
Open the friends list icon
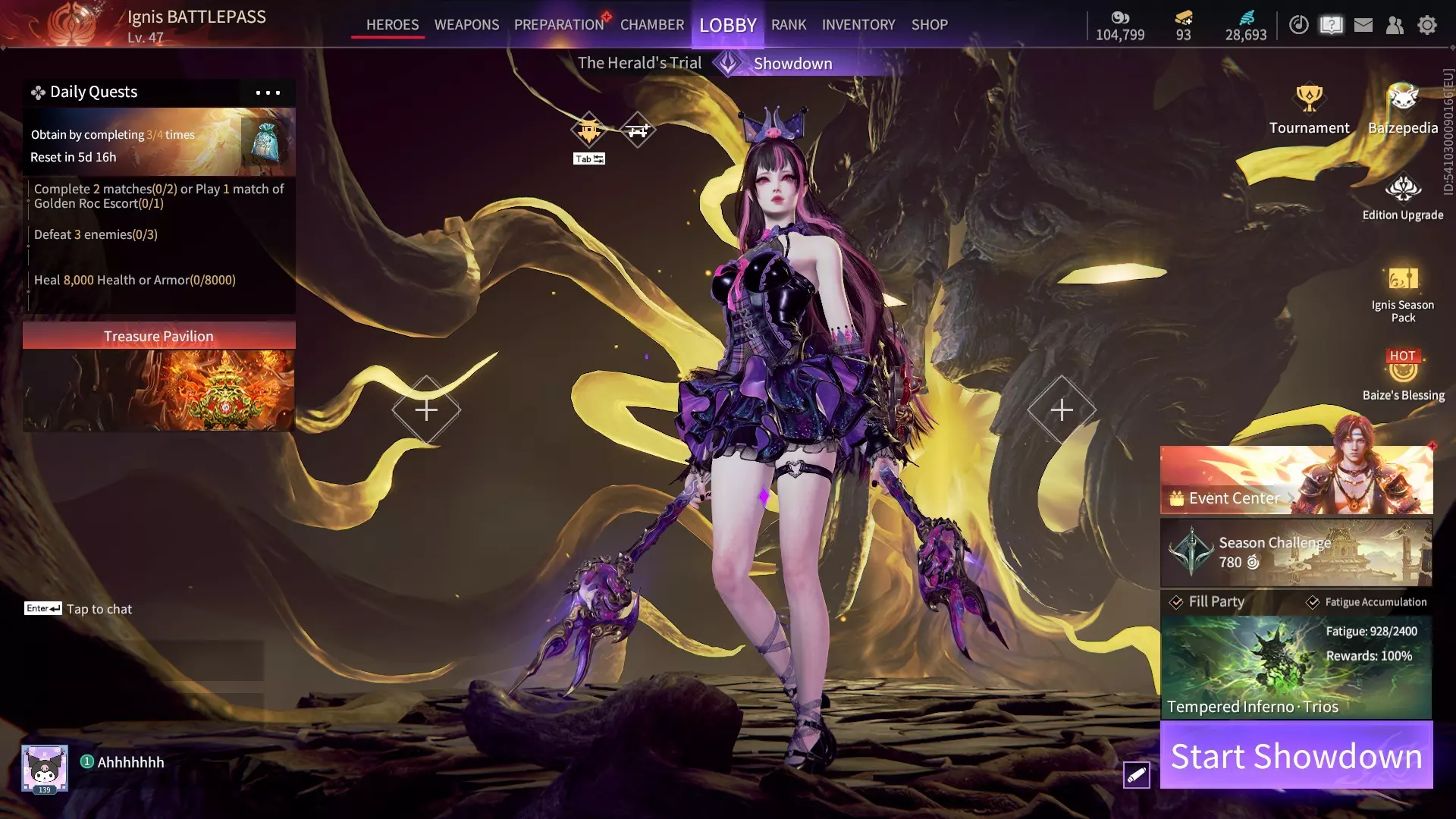(1394, 25)
